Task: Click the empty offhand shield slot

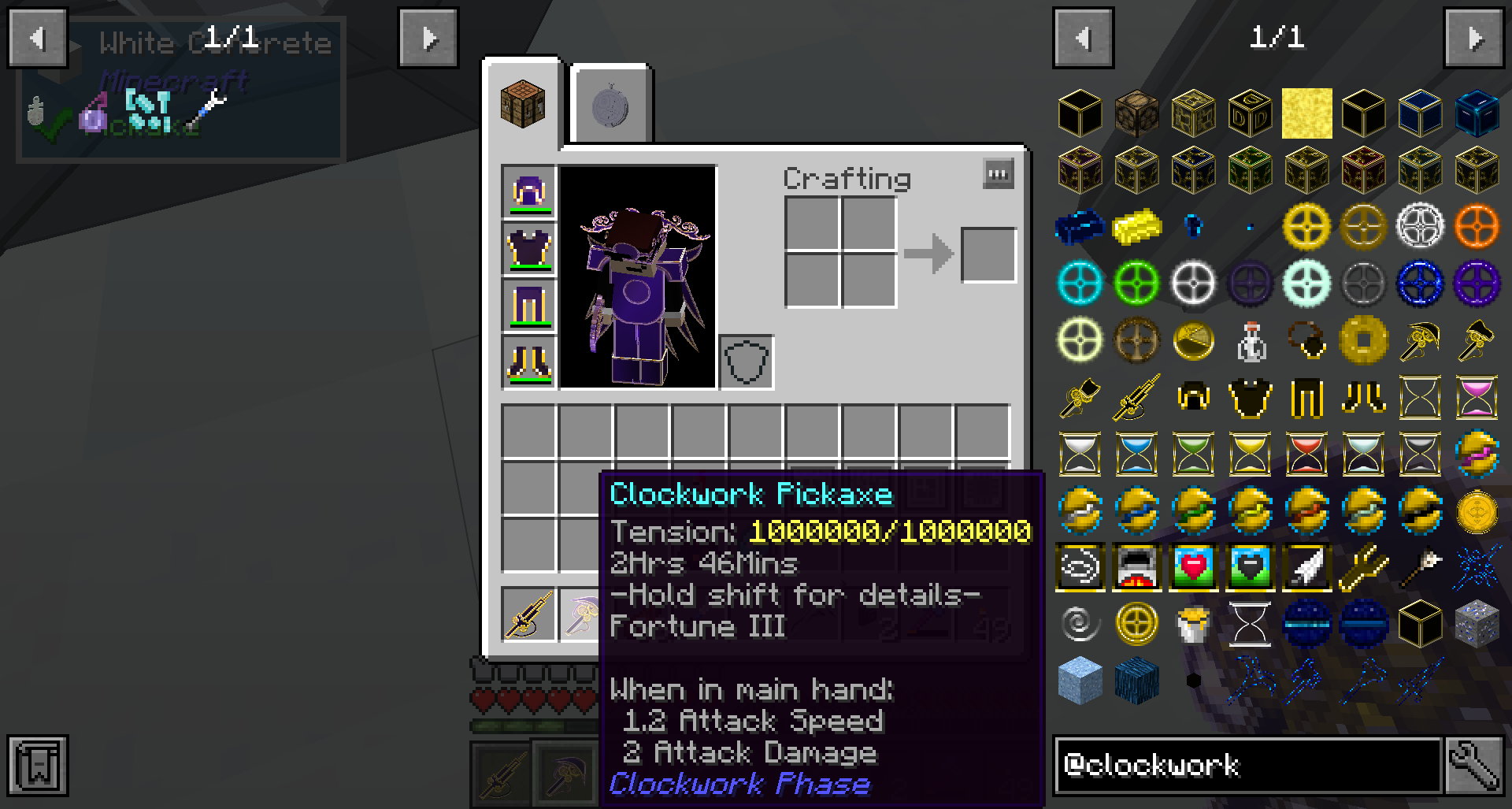Action: [x=747, y=362]
